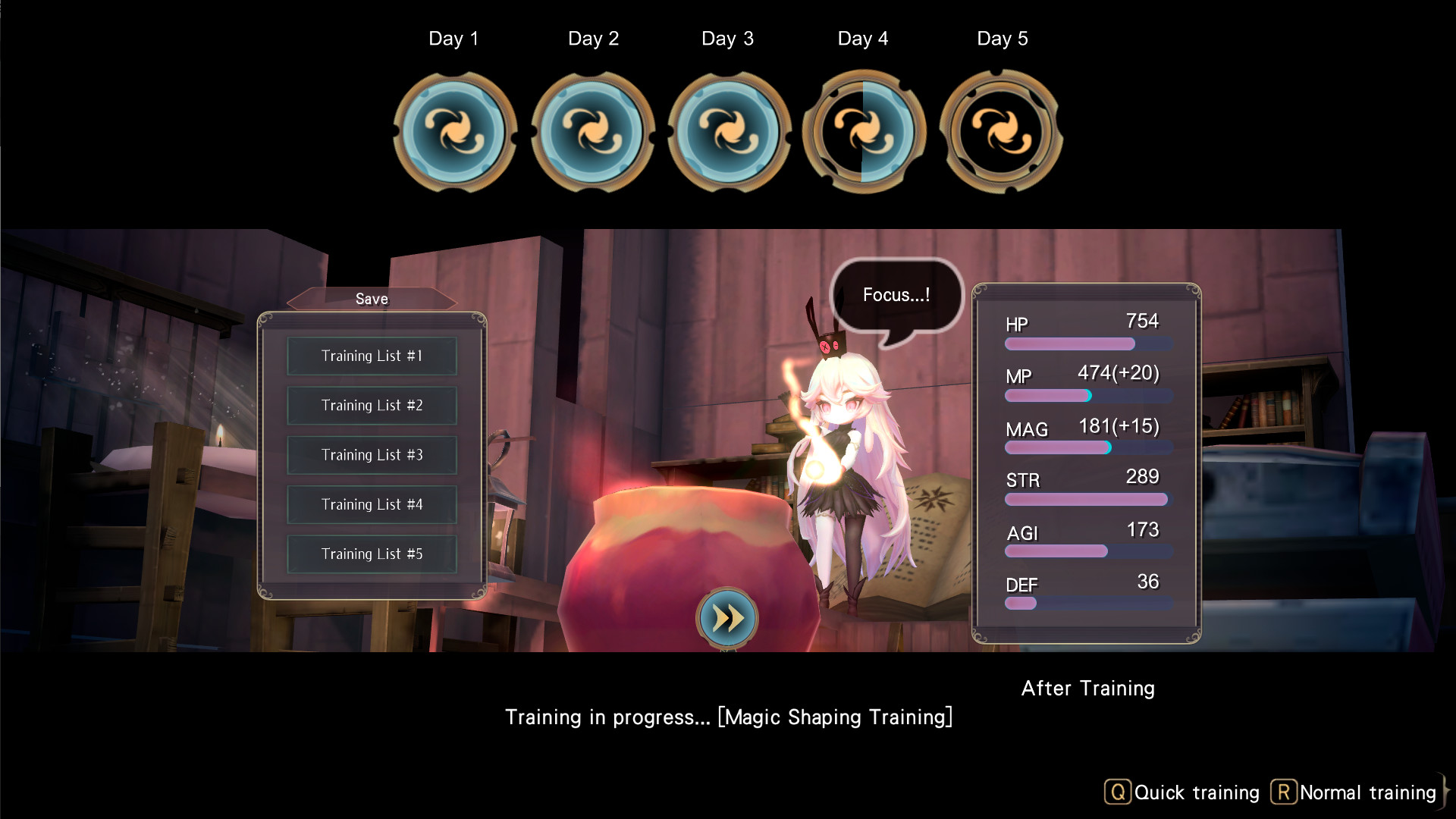Click the R Normal training icon
The width and height of the screenshot is (1456, 819).
click(1283, 792)
